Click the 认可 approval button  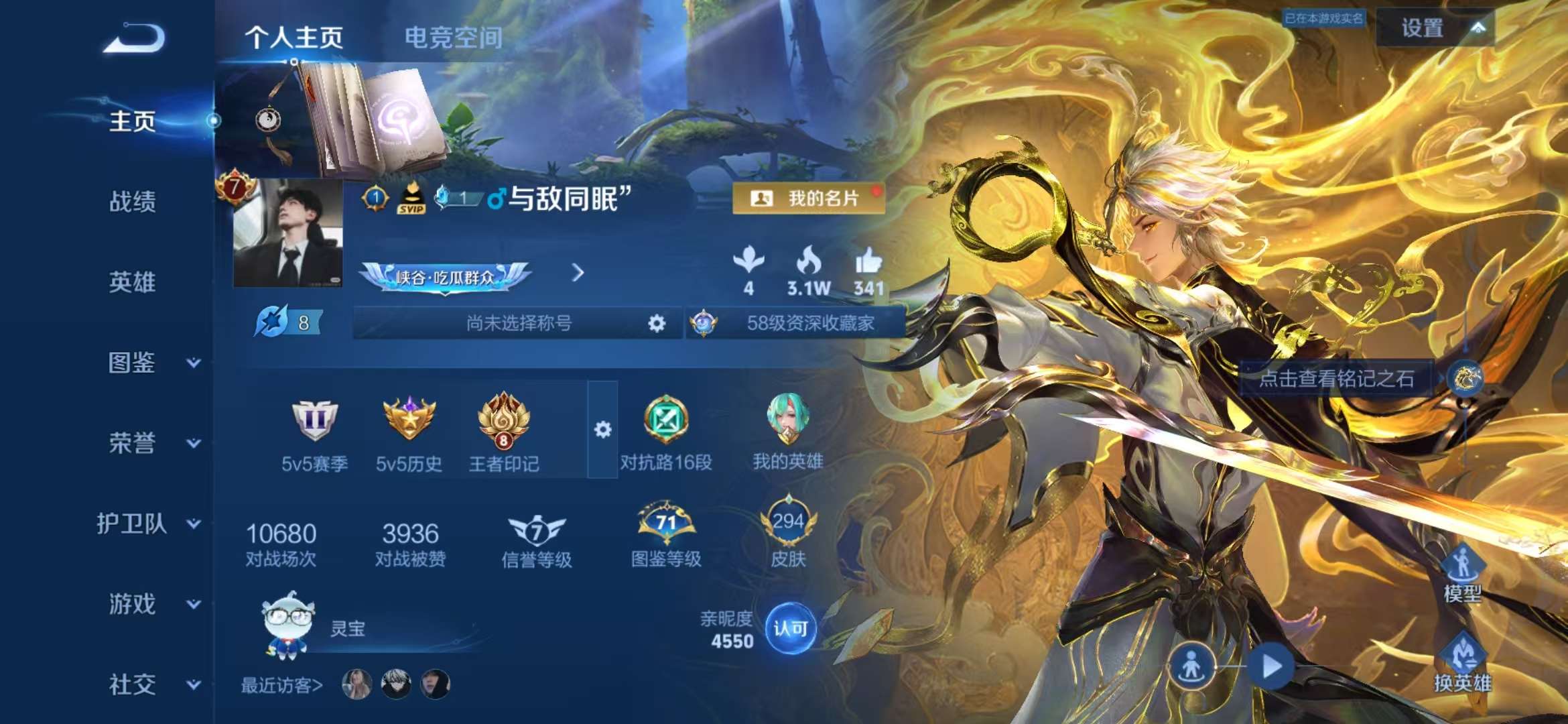(789, 626)
